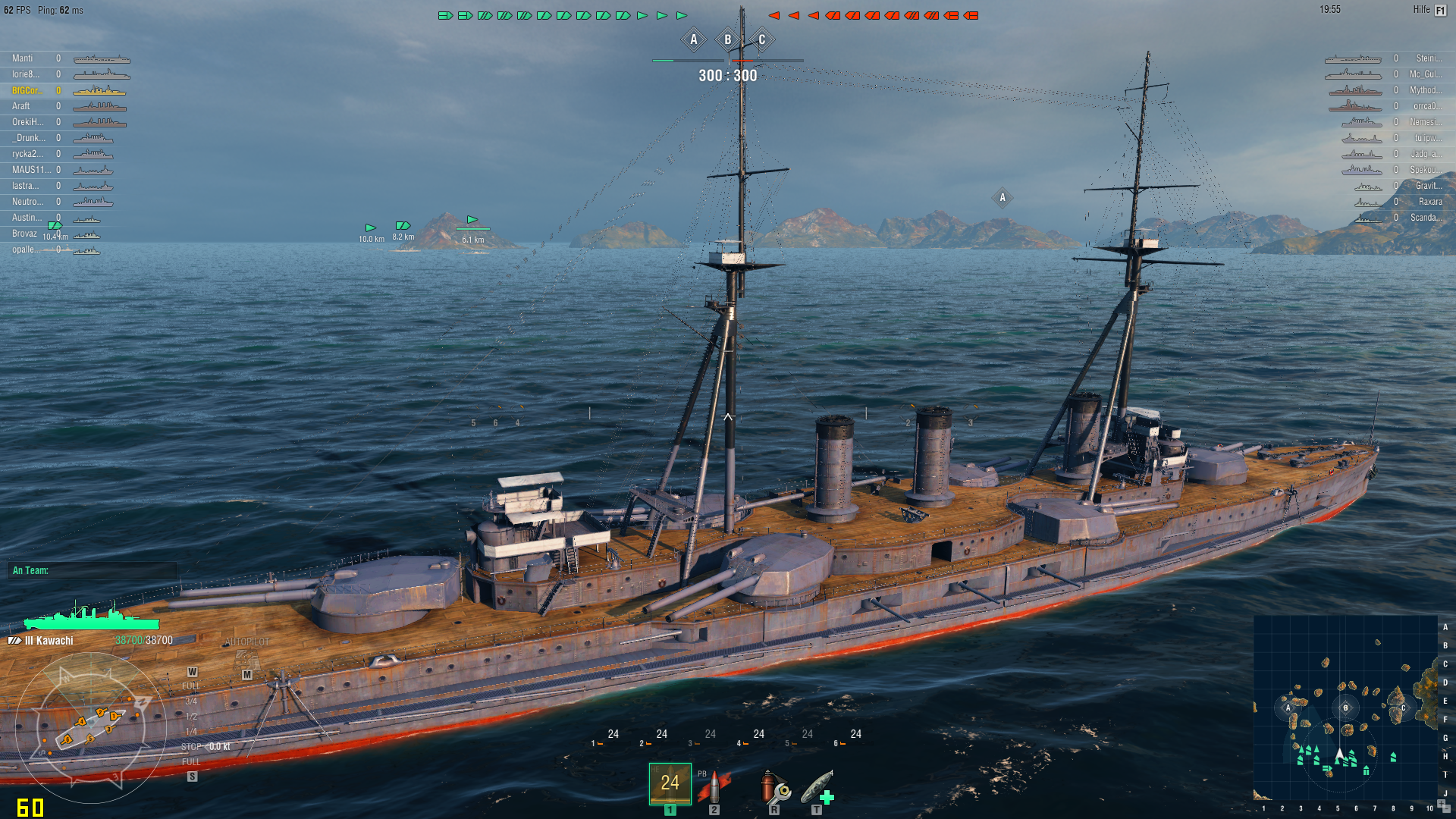Select the B objective marker at top center

click(726, 39)
